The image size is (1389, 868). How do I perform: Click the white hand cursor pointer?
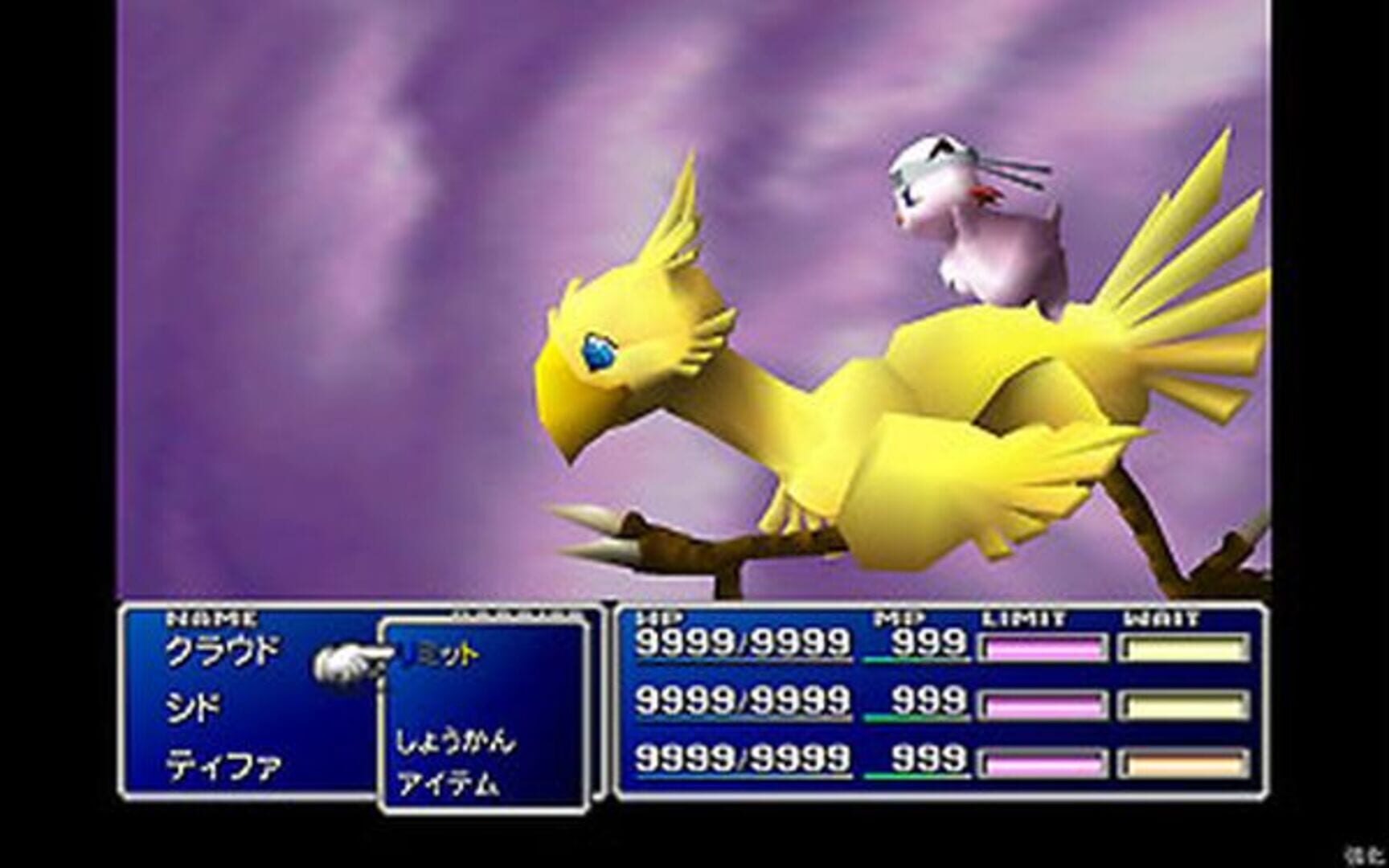[x=352, y=662]
